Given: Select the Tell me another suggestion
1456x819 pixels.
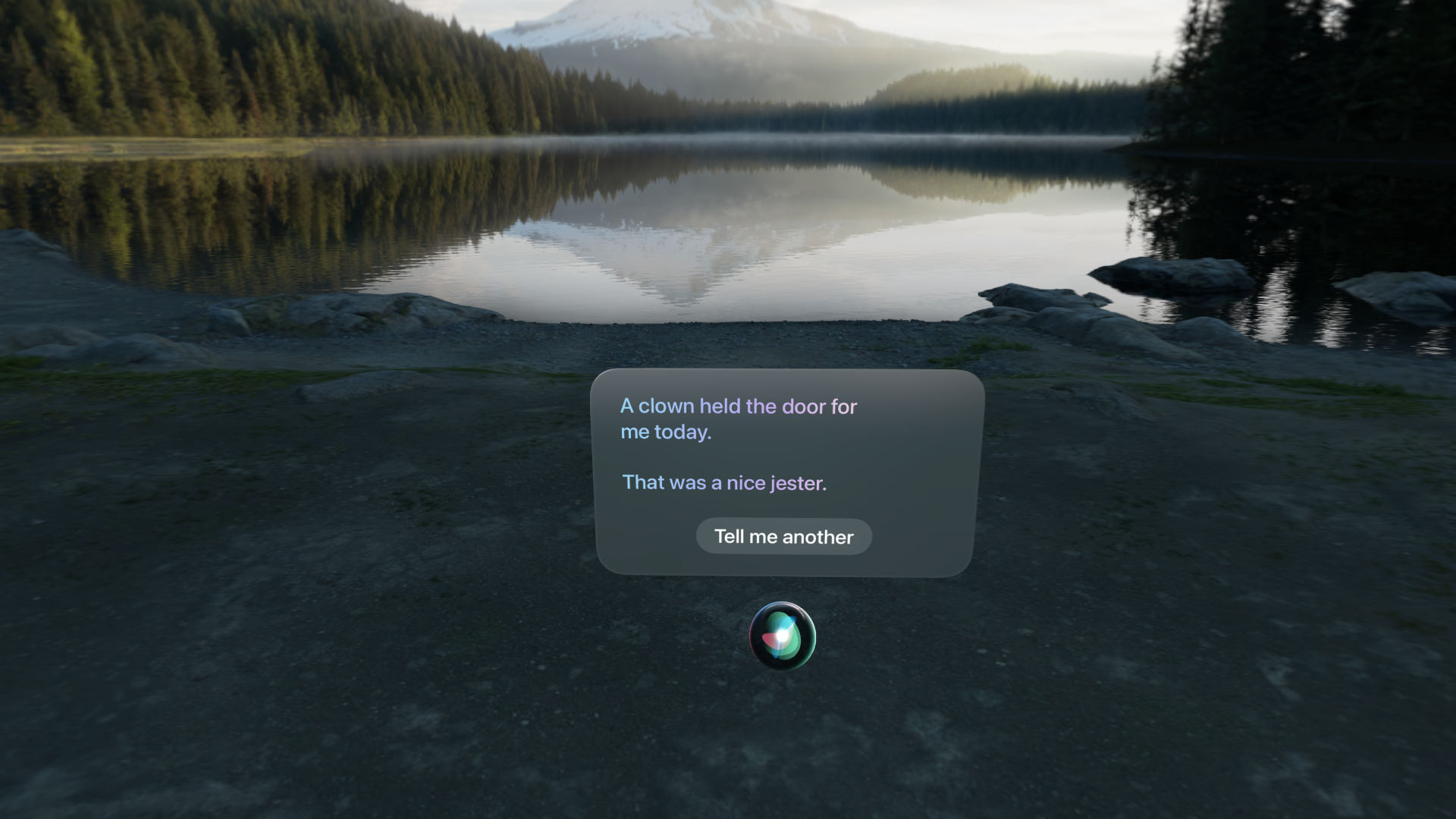Looking at the screenshot, I should click(783, 536).
